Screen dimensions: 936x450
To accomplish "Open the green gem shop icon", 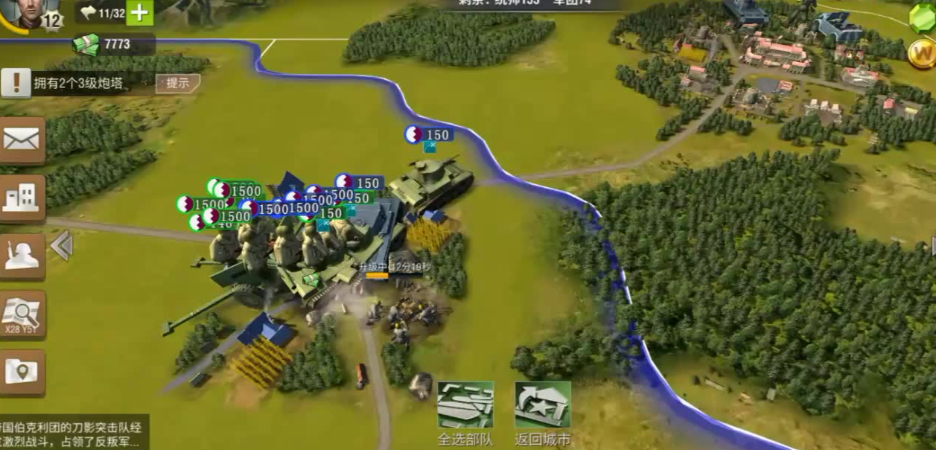I will point(923,16).
